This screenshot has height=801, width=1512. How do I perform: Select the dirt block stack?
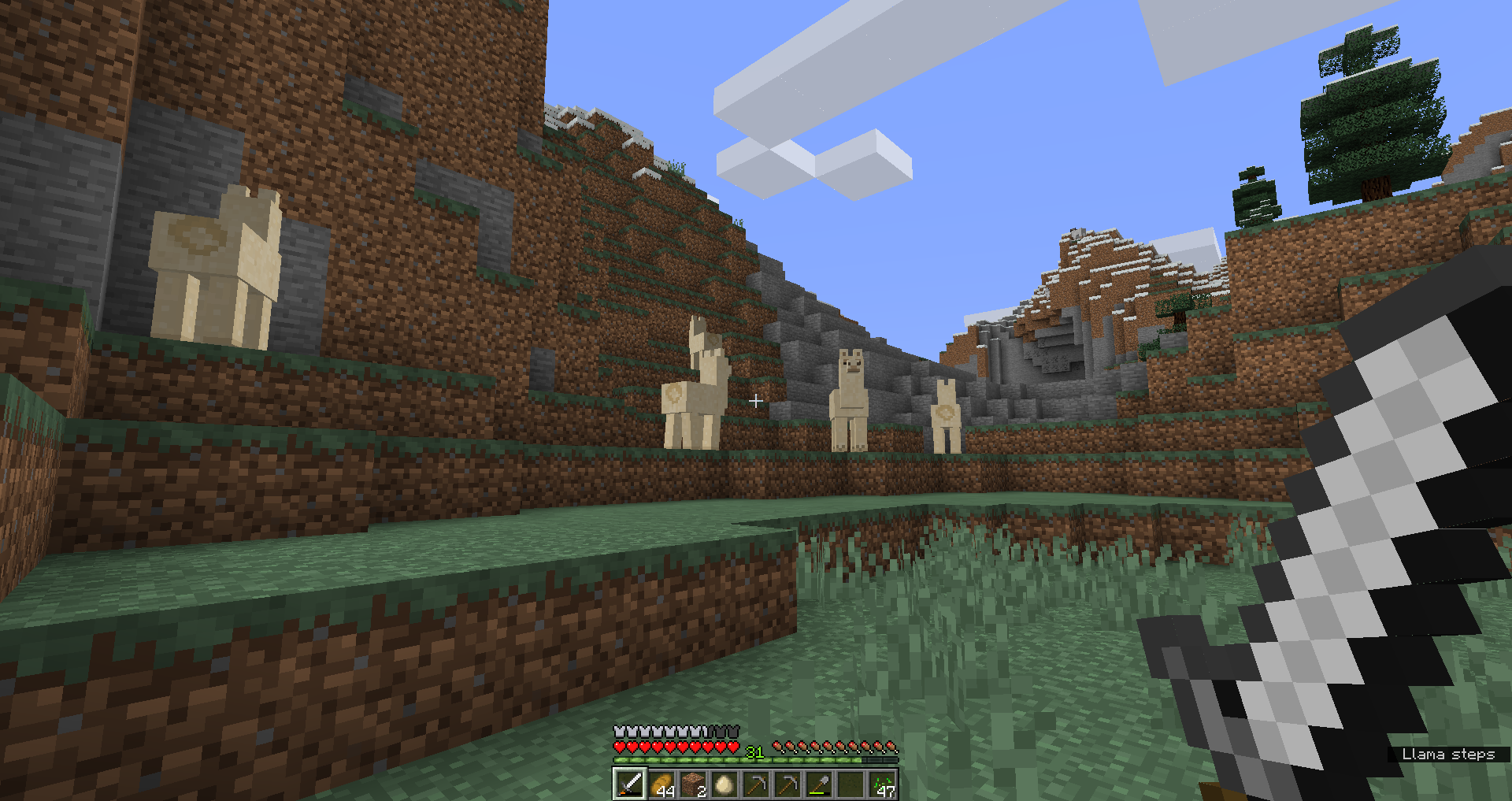[694, 785]
